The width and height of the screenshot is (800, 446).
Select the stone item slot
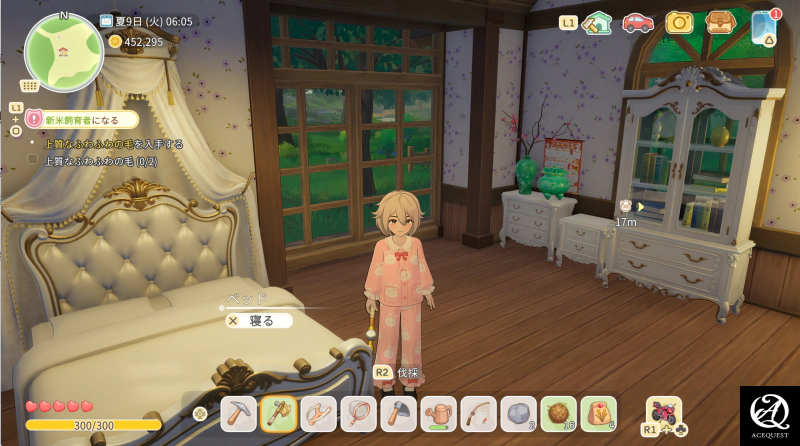click(518, 412)
